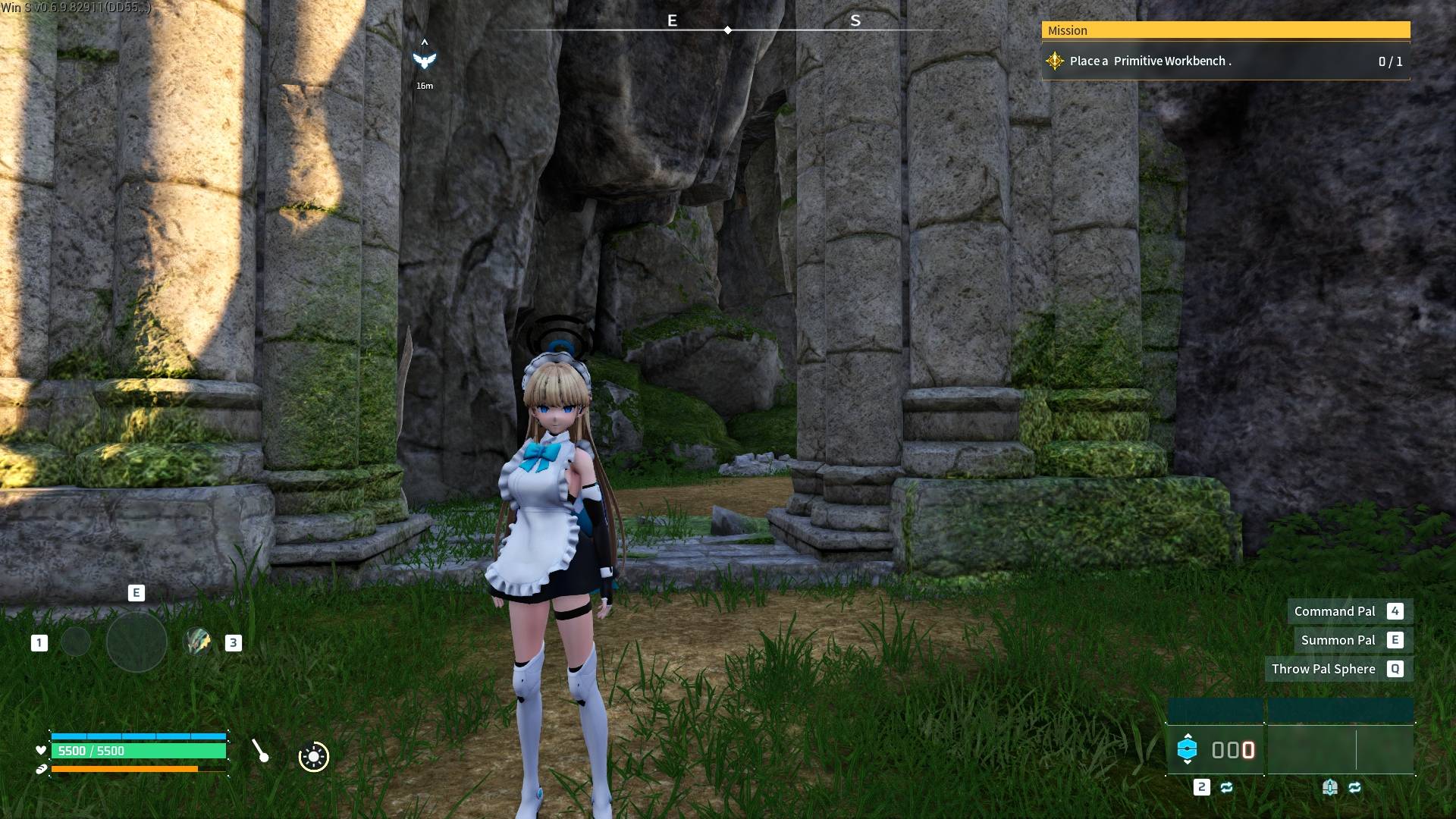Select the Mission tab at top right
The image size is (1456, 819).
click(1069, 30)
